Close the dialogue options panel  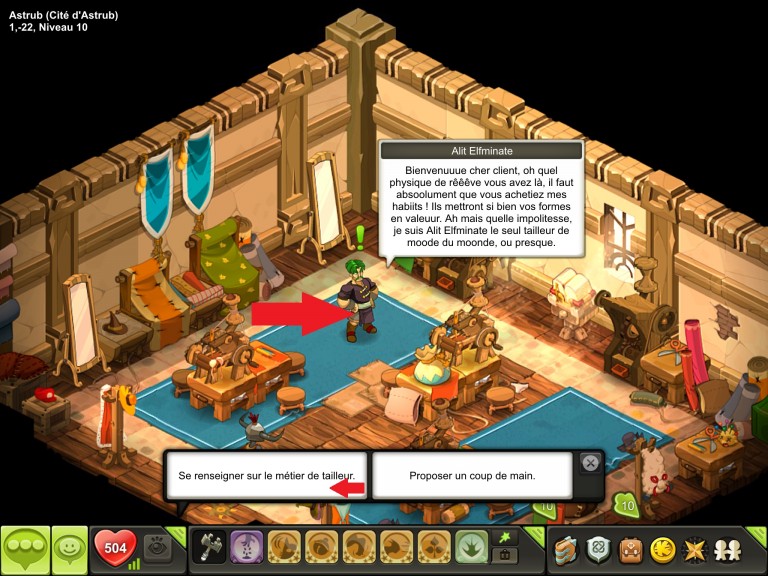(590, 463)
